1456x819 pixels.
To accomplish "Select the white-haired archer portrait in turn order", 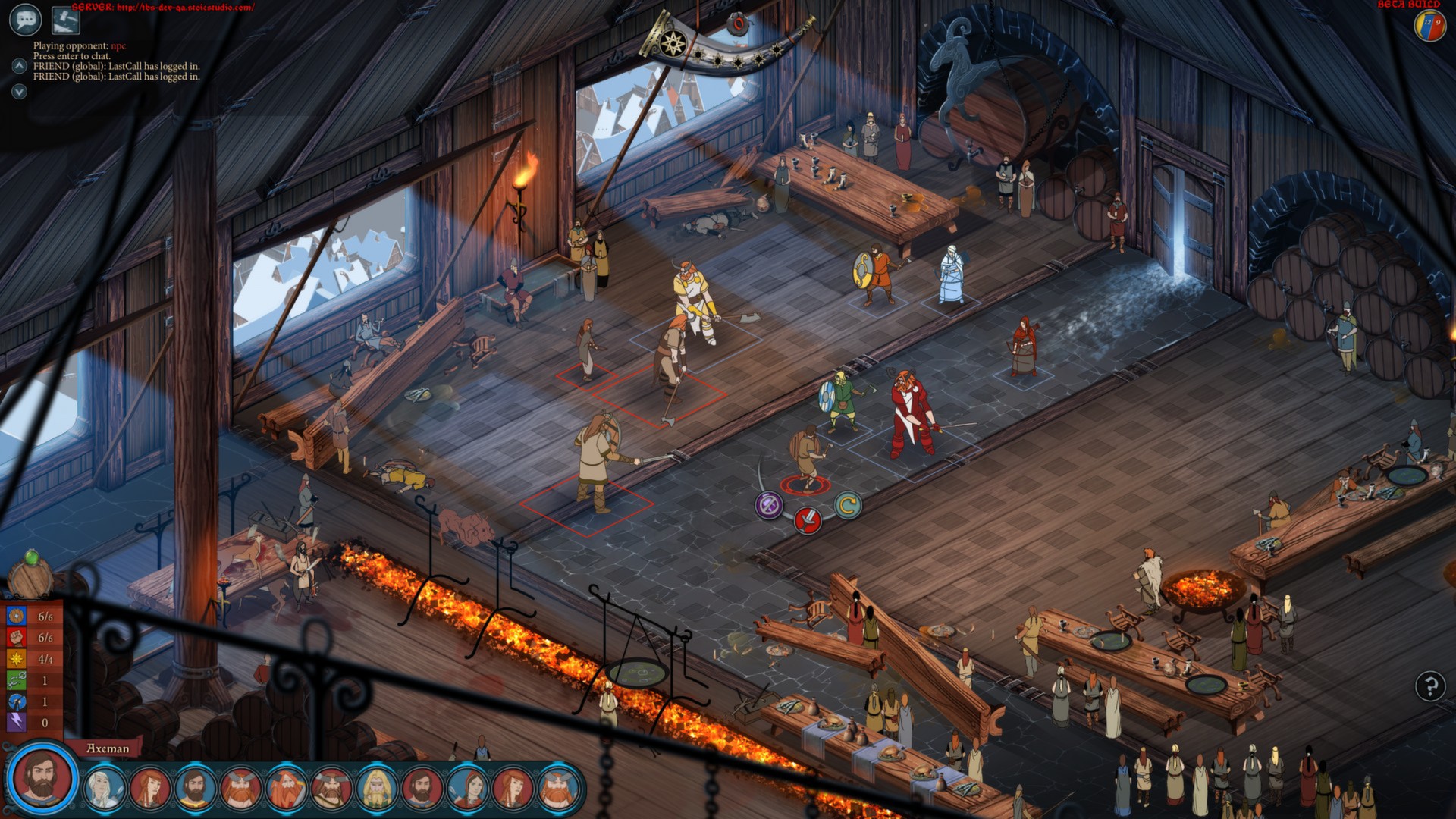I will (105, 788).
